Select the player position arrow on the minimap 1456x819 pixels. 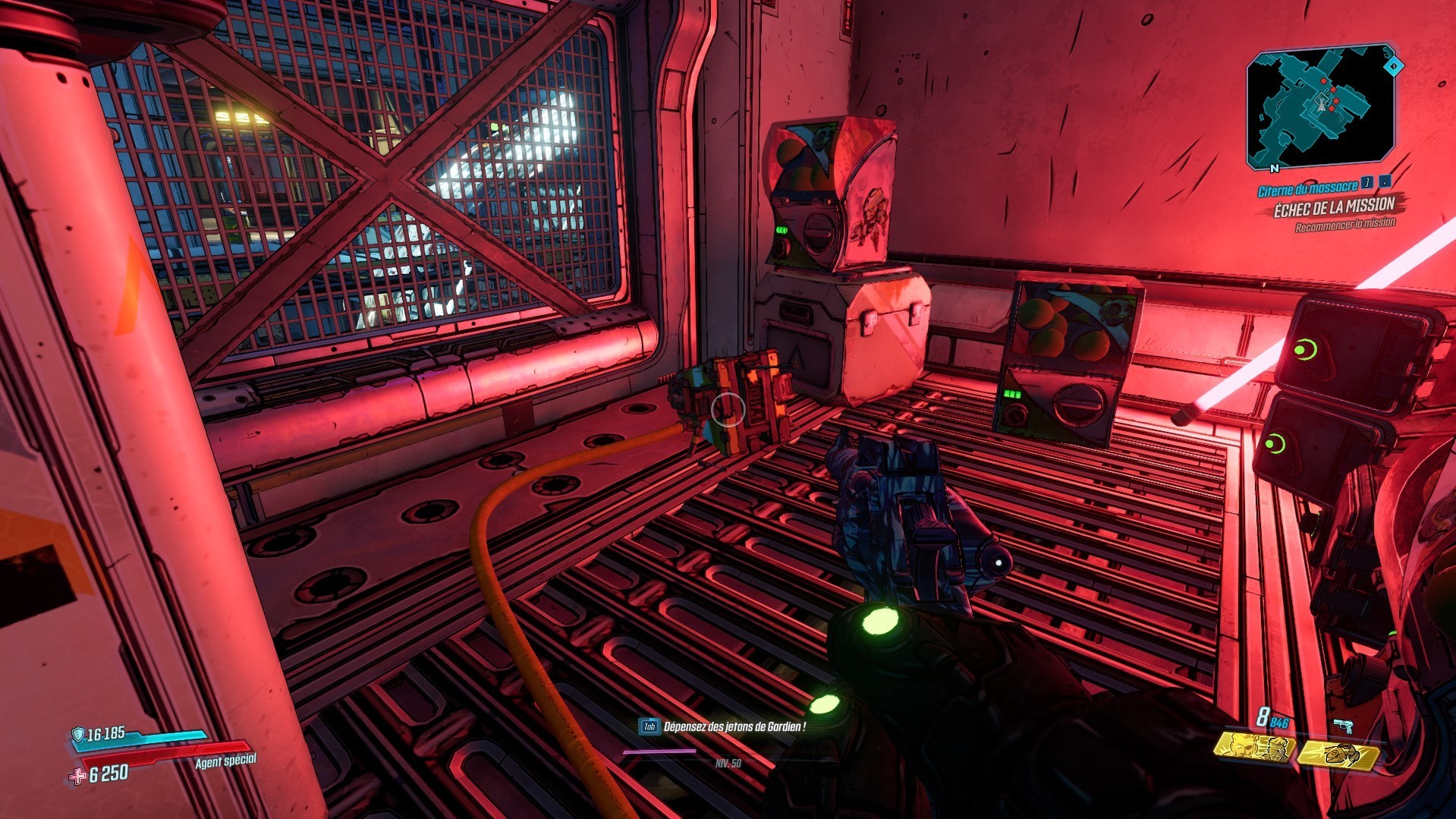tap(1321, 105)
